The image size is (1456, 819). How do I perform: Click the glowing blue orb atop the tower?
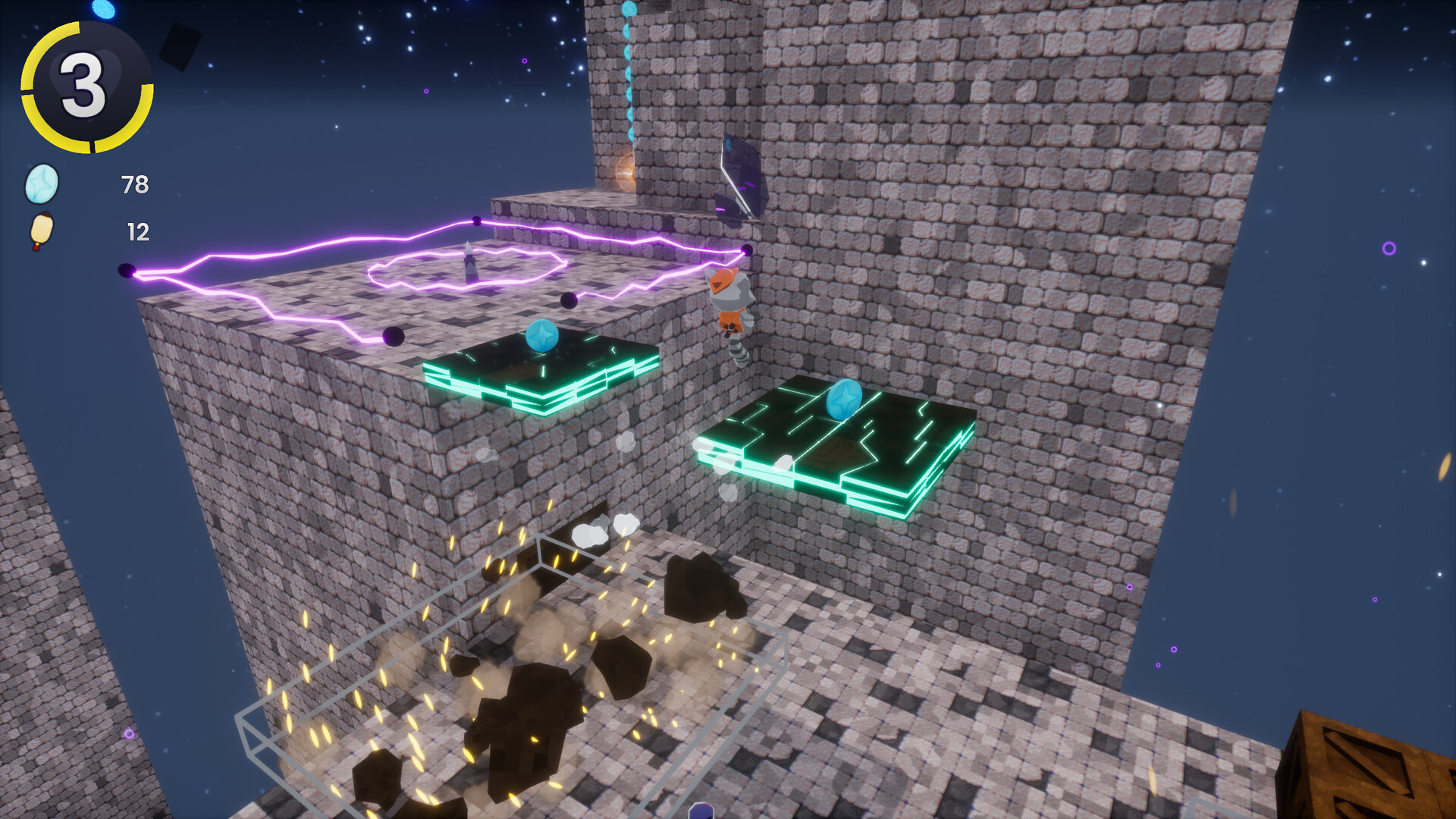coord(629,9)
